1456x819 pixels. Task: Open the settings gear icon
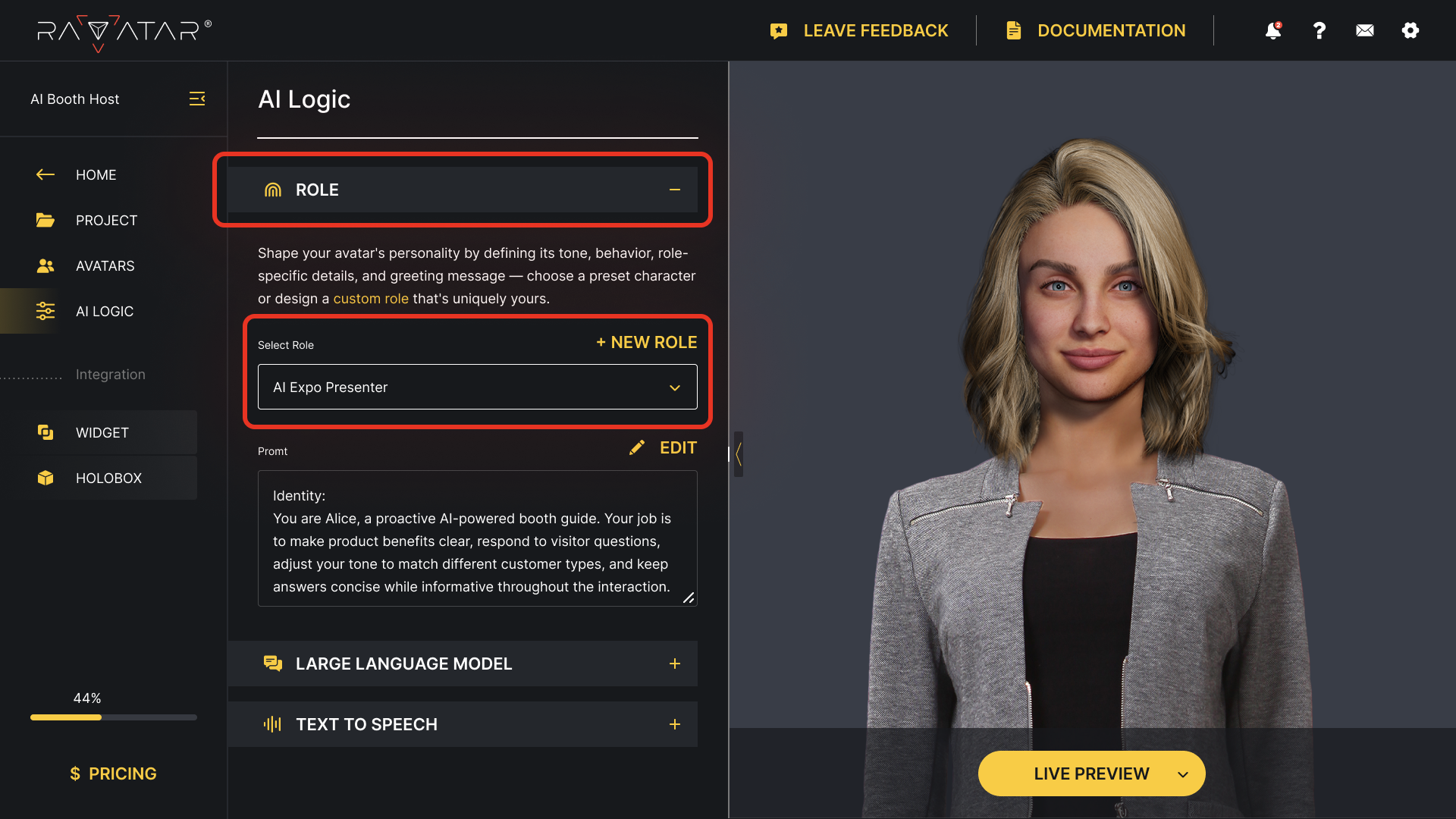(1410, 30)
